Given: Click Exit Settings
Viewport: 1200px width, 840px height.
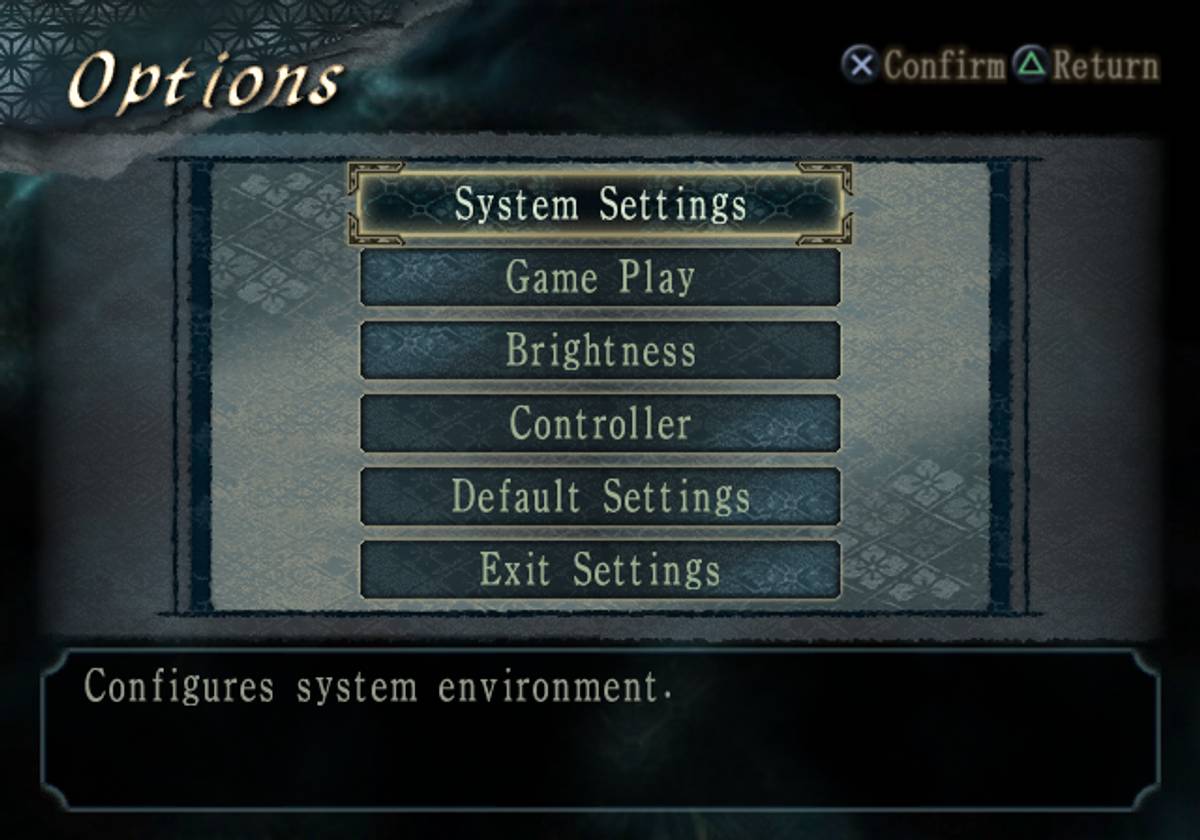Looking at the screenshot, I should [x=600, y=569].
